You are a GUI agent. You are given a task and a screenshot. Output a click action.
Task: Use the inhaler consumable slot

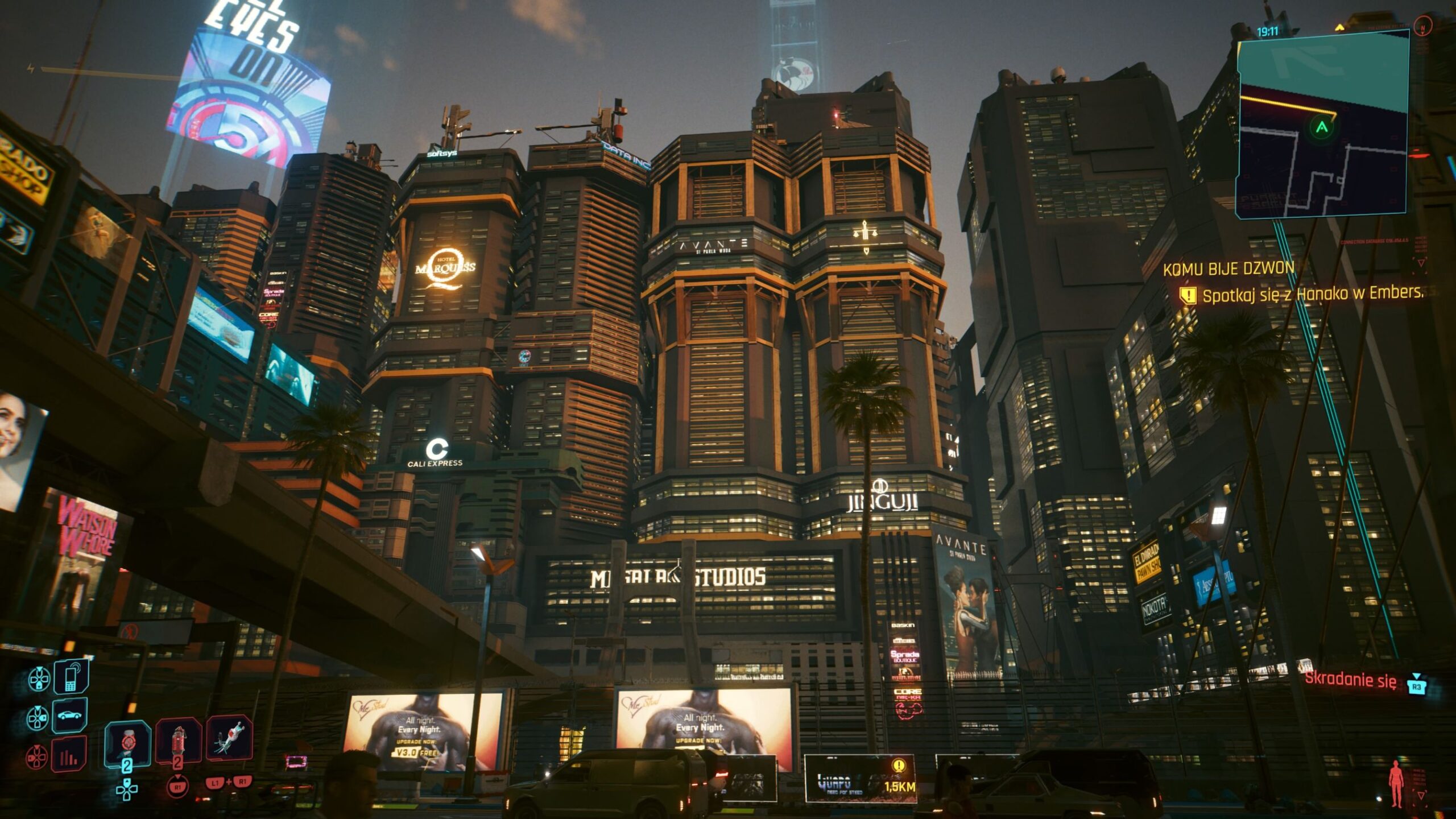(127, 742)
